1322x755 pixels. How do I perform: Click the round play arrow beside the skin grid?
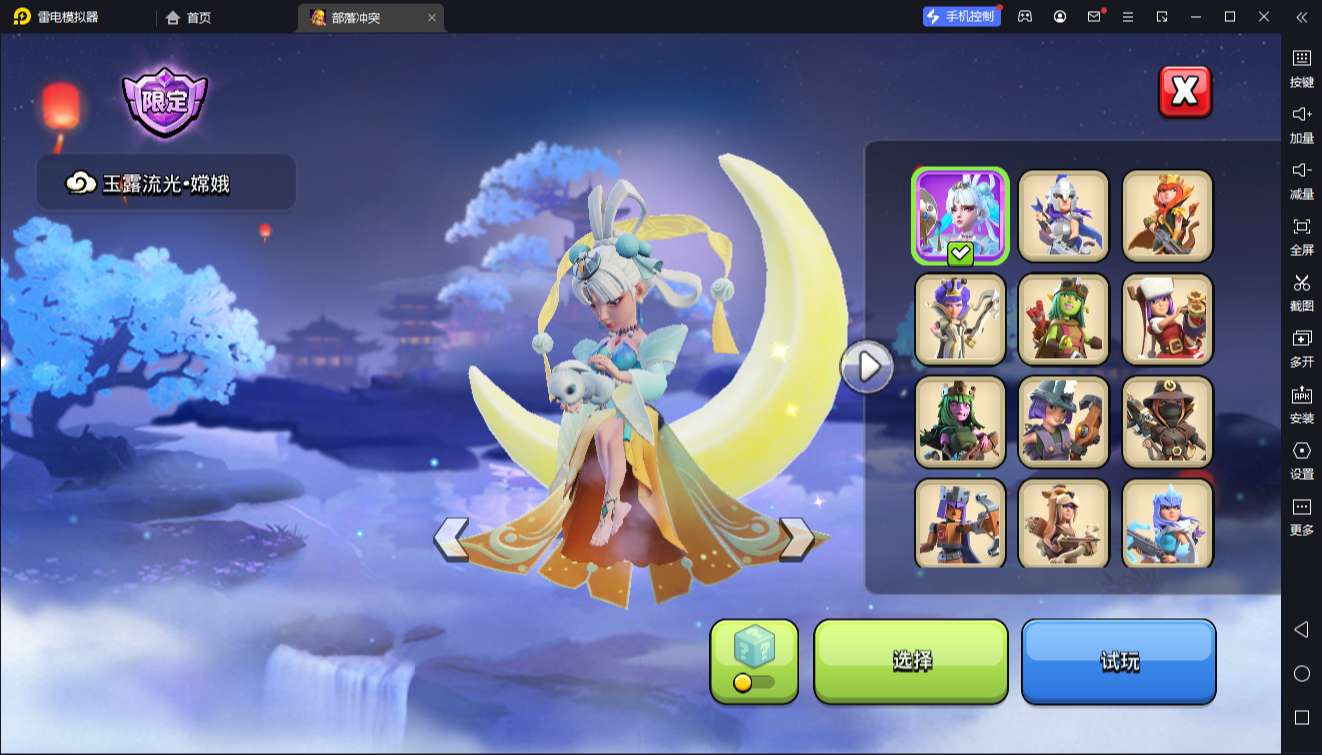point(867,367)
